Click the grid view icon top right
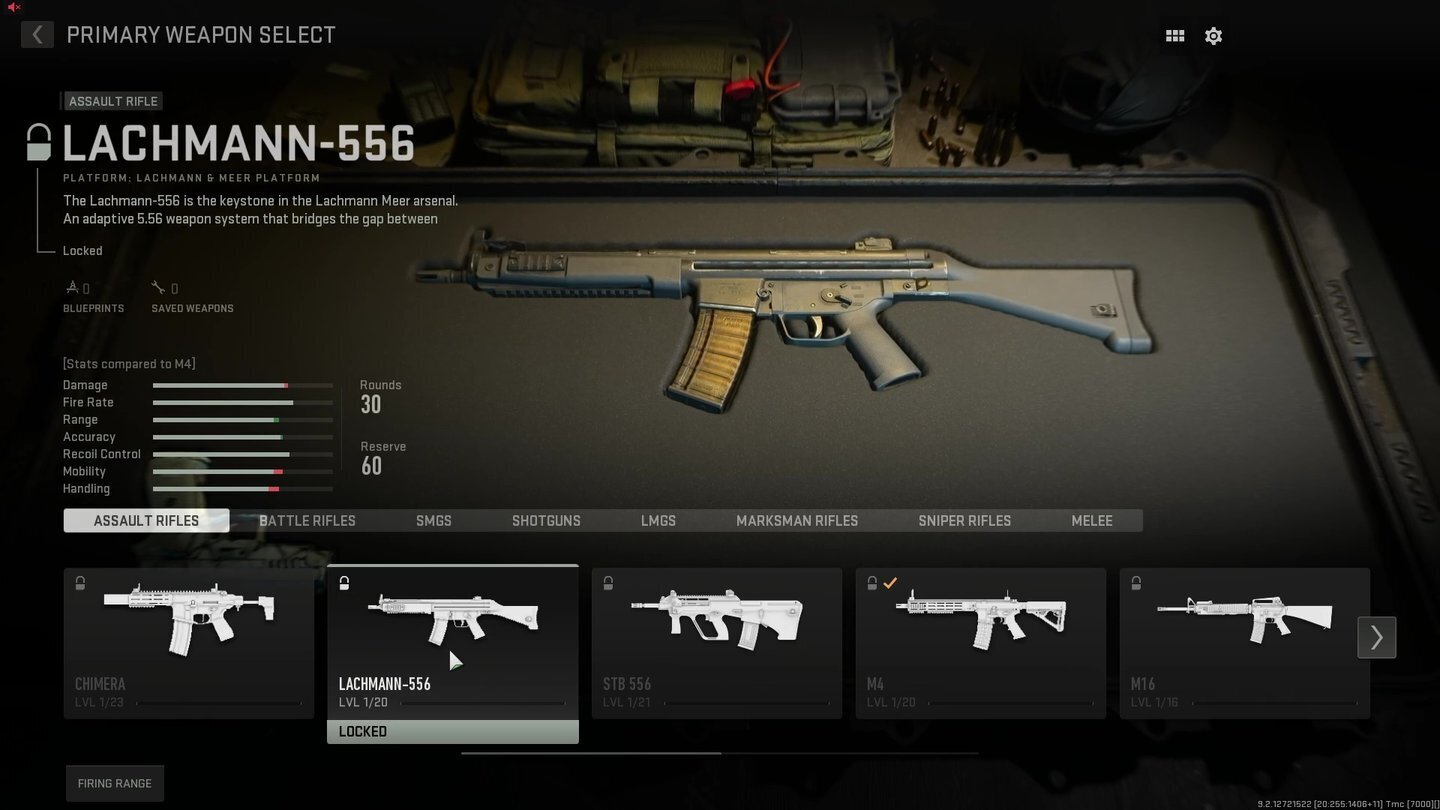 click(x=1174, y=35)
